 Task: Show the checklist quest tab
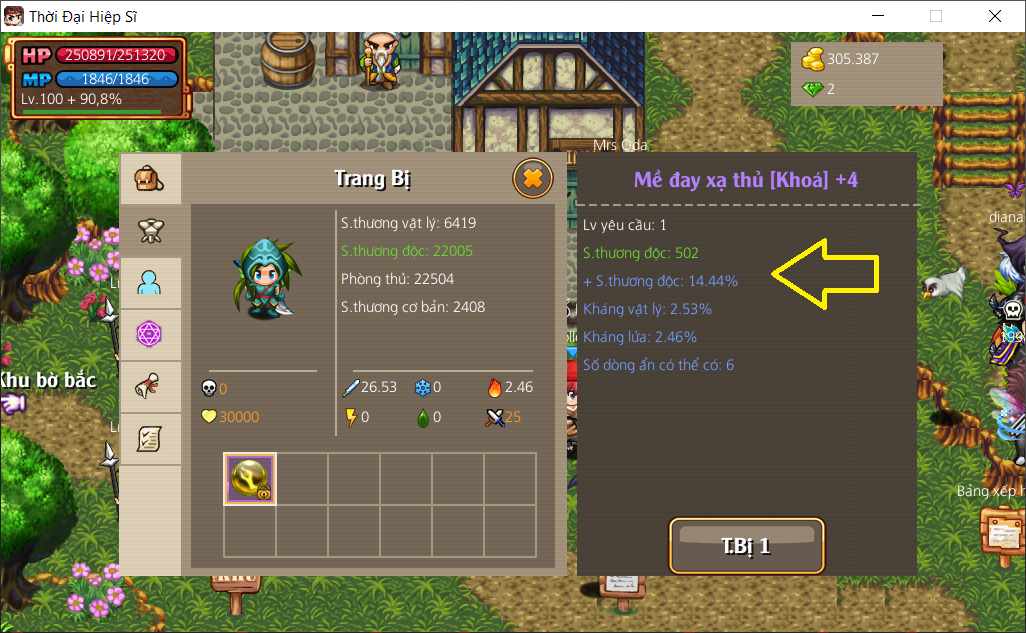150,438
